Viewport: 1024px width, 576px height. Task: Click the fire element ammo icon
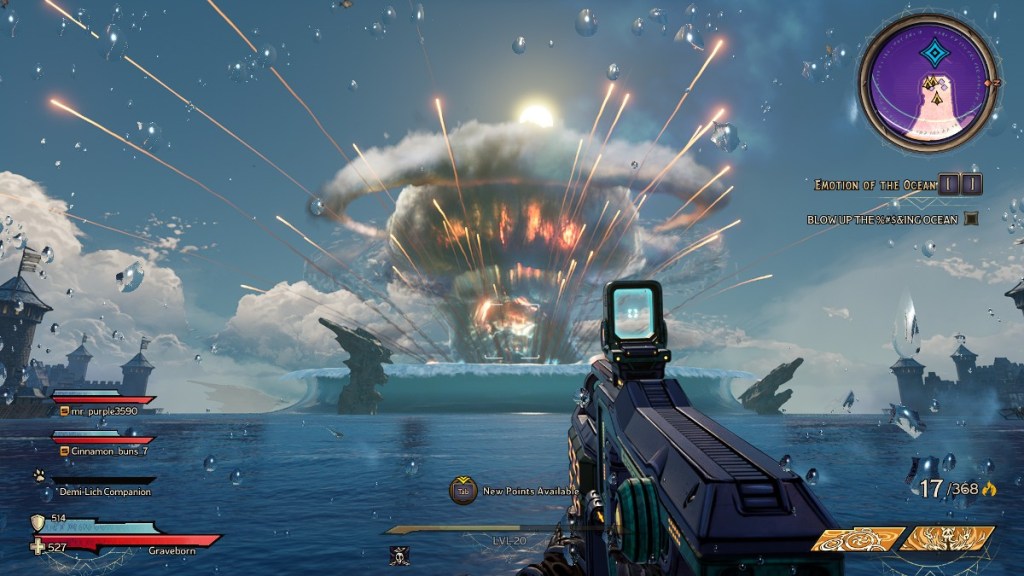(x=990, y=490)
